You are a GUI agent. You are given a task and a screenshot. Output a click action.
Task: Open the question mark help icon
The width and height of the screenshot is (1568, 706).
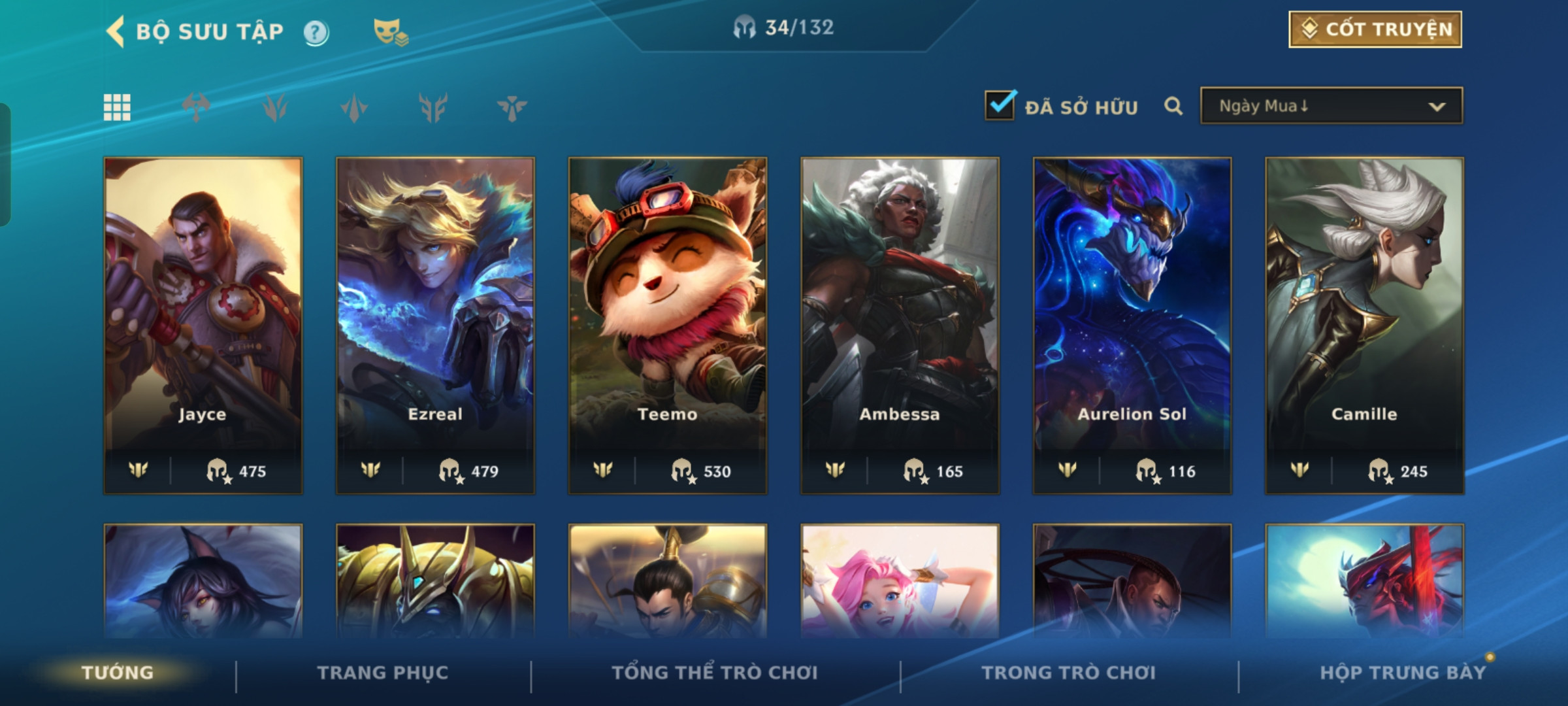point(316,32)
